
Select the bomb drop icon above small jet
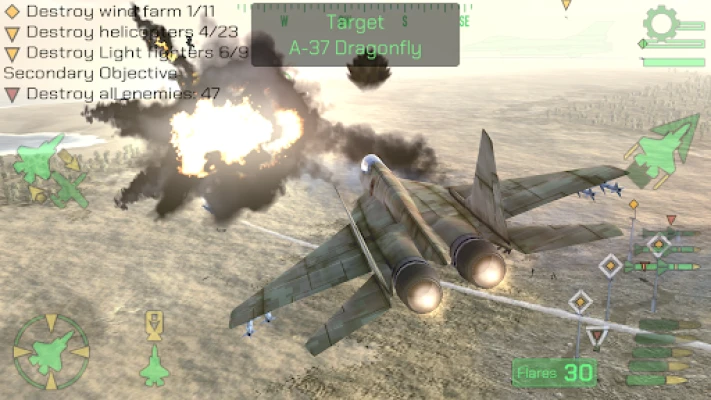pyautogui.click(x=154, y=324)
